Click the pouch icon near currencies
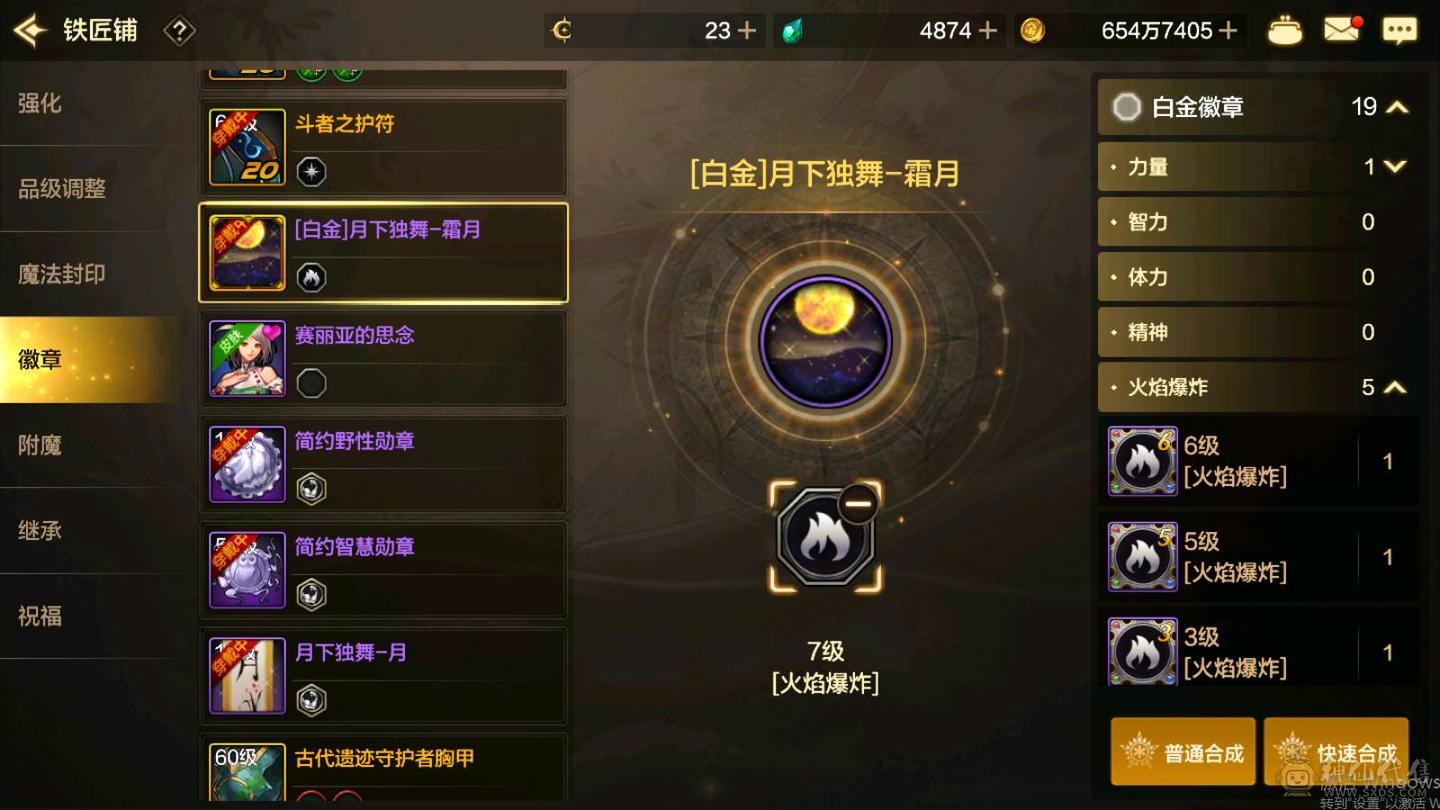The image size is (1440, 810). 1285,30
